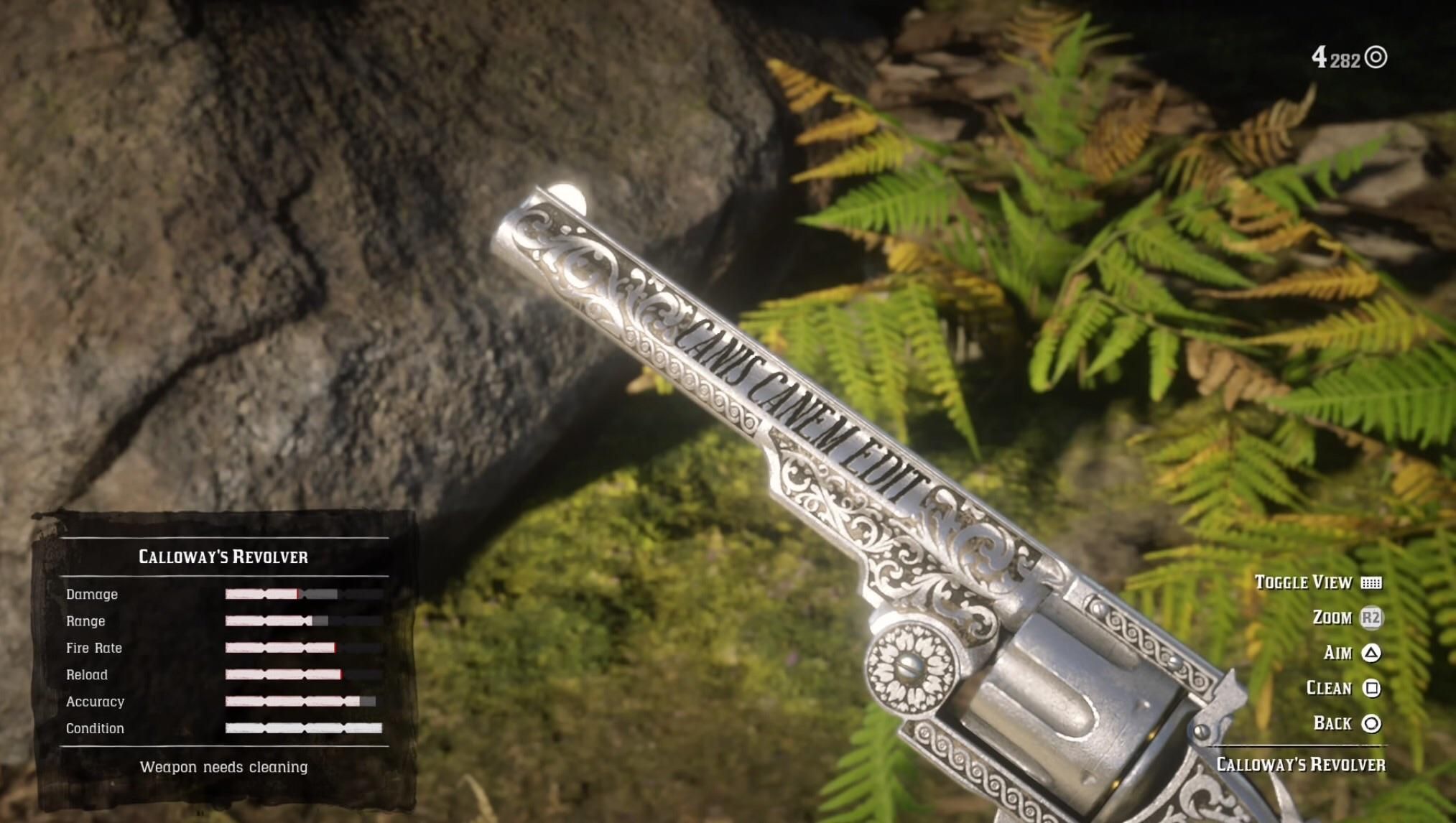Click the Weapon needs cleaning notice
The width and height of the screenshot is (1456, 823).
223,767
